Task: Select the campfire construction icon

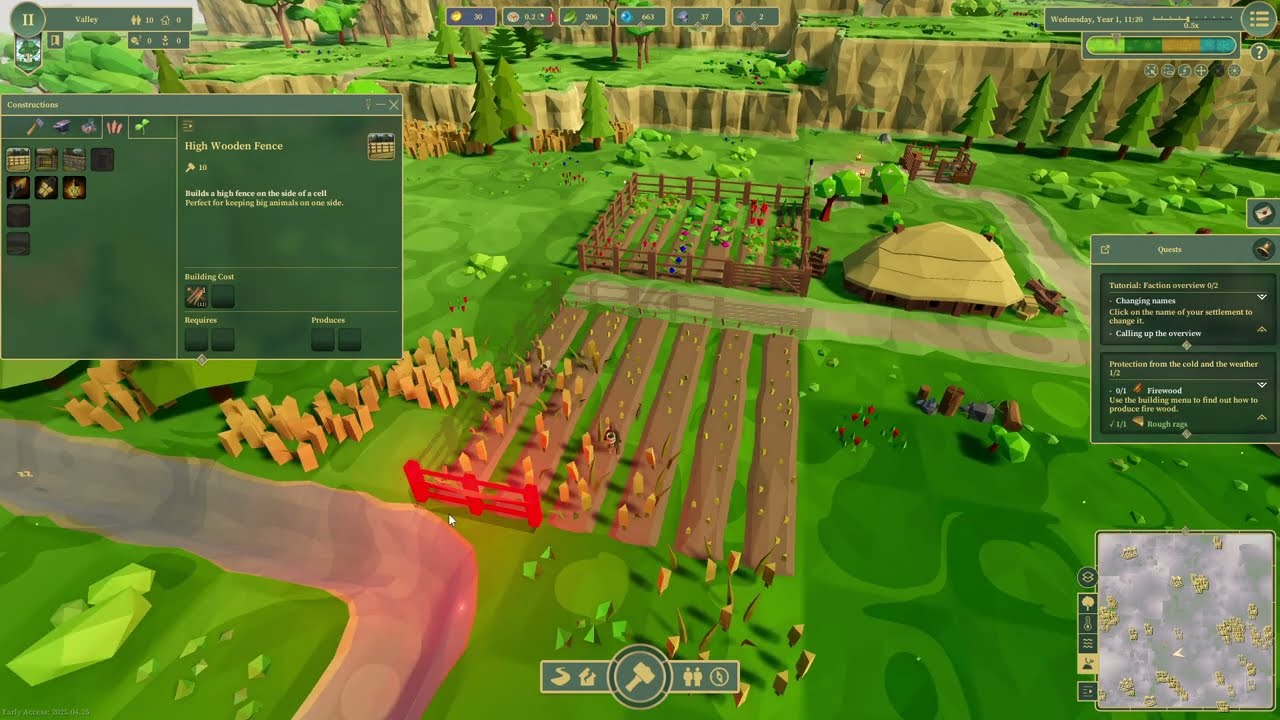Action: 74,187
